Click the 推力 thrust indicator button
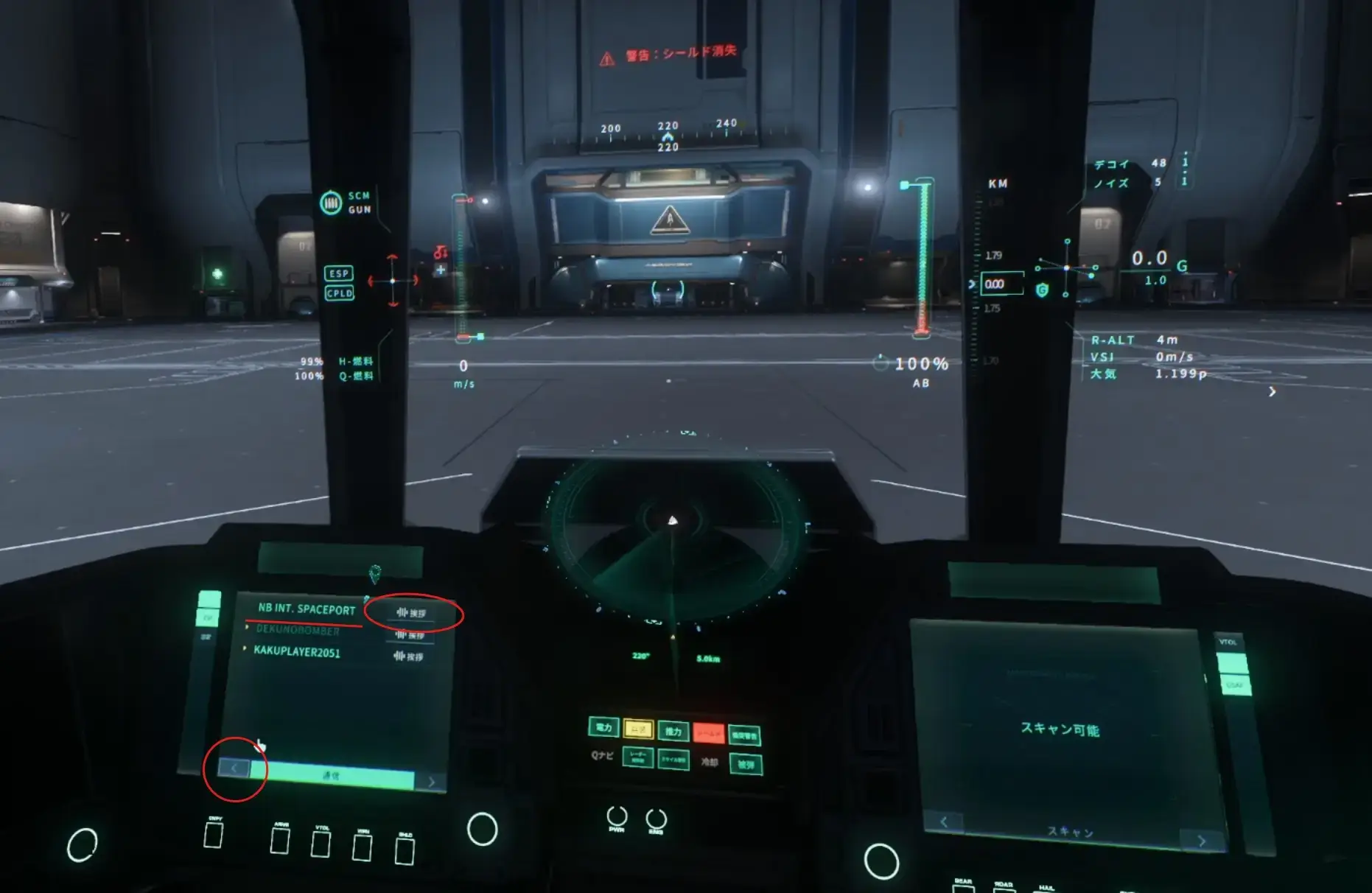This screenshot has width=1372, height=893. click(673, 731)
